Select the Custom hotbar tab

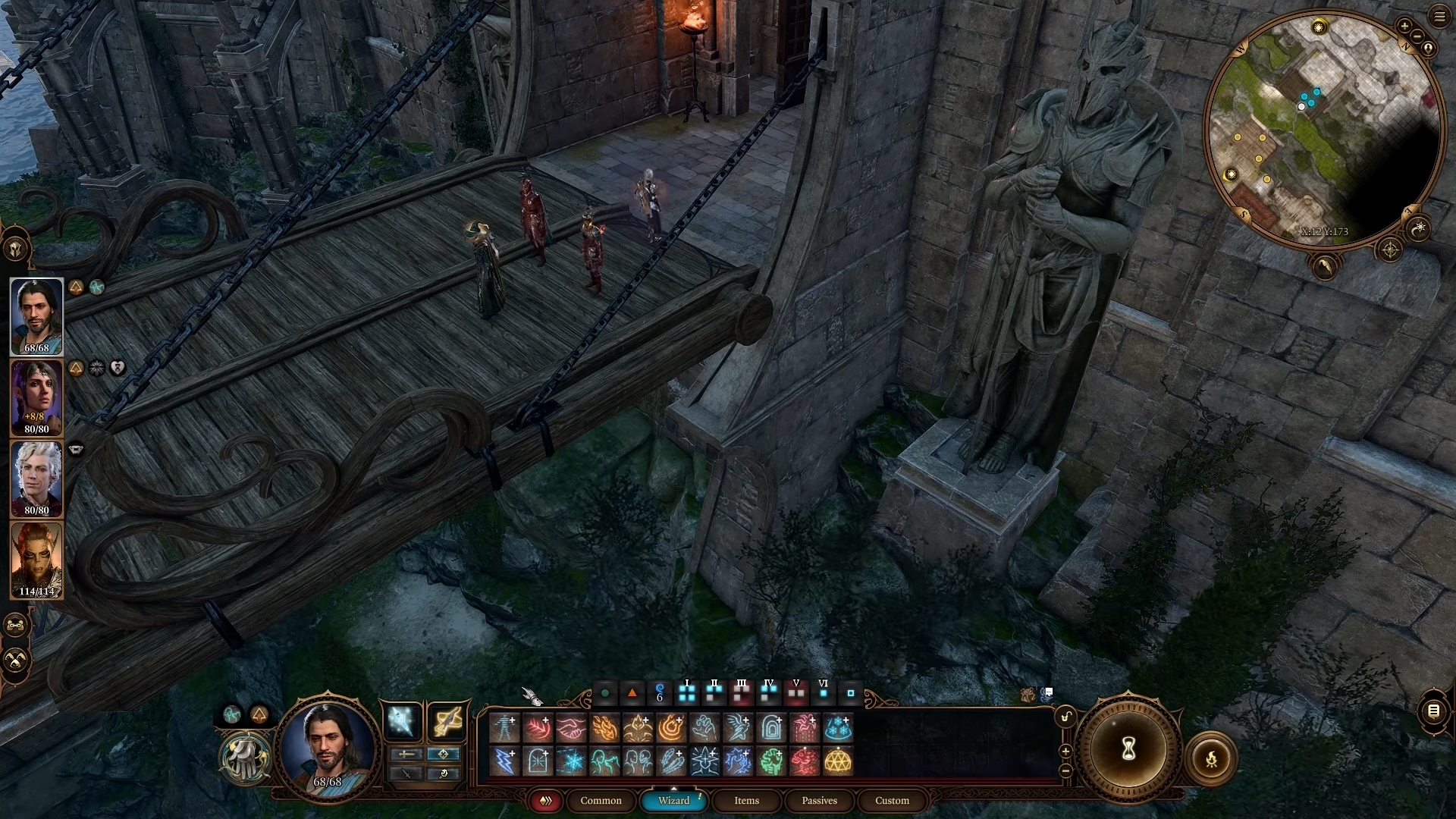pos(892,801)
